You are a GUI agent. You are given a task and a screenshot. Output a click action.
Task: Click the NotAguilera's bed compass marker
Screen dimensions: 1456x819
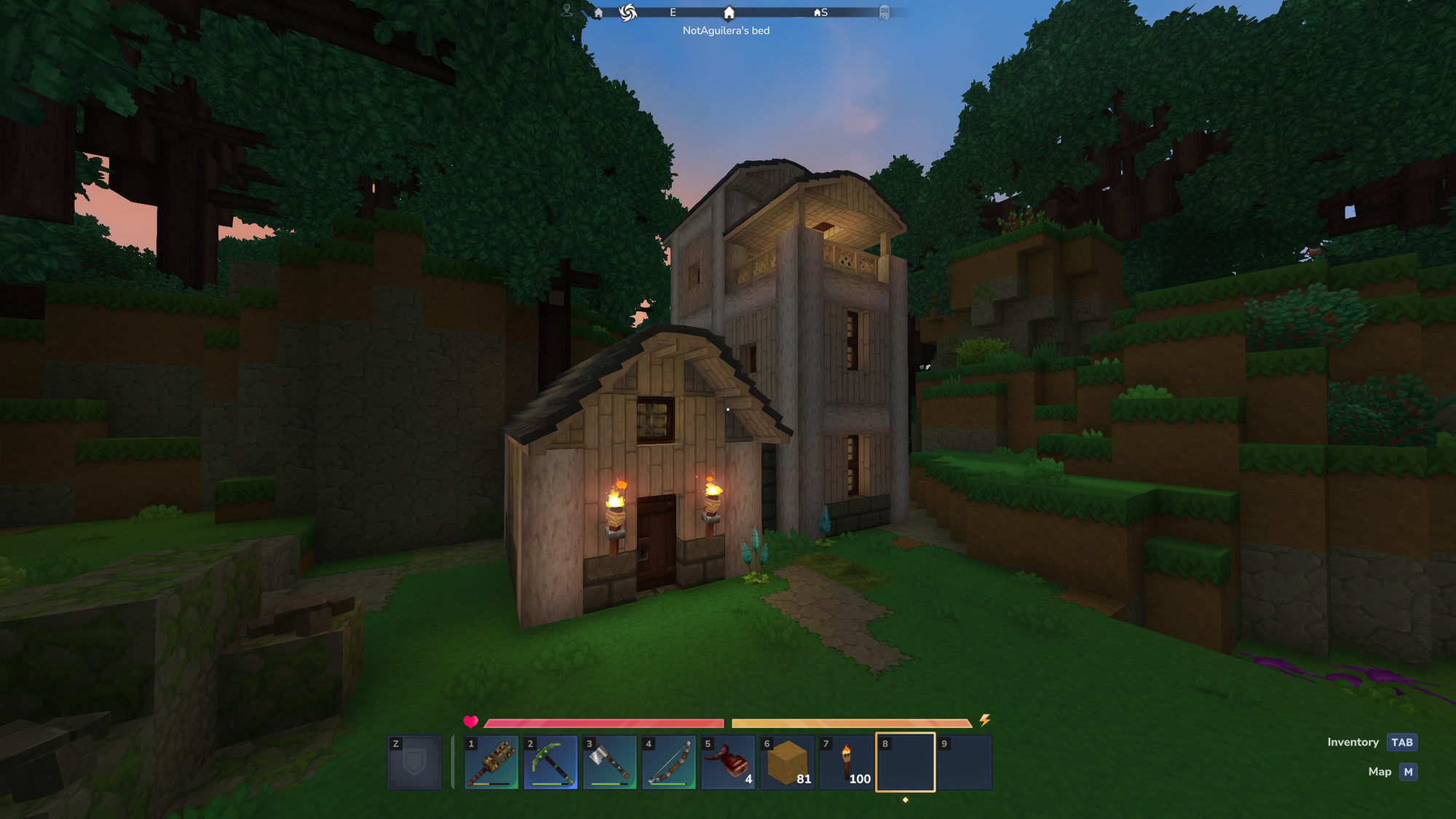[729, 13]
